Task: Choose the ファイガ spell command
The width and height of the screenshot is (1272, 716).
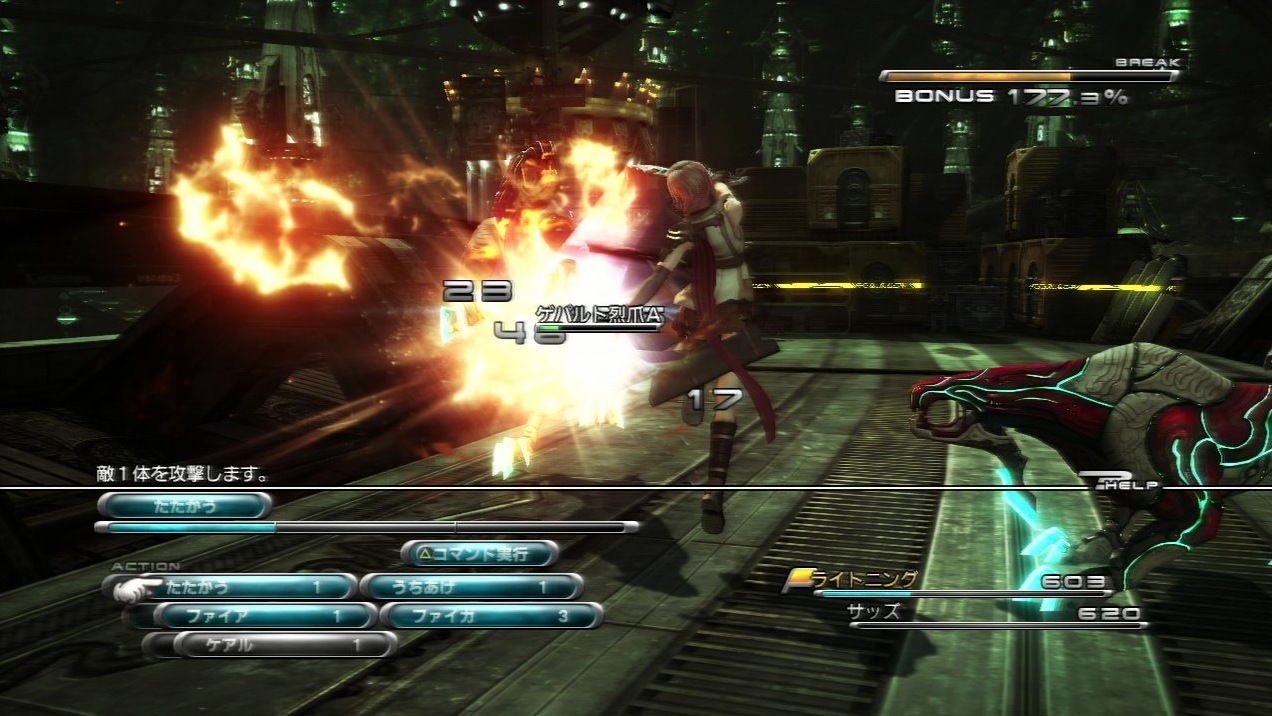Action: point(491,616)
